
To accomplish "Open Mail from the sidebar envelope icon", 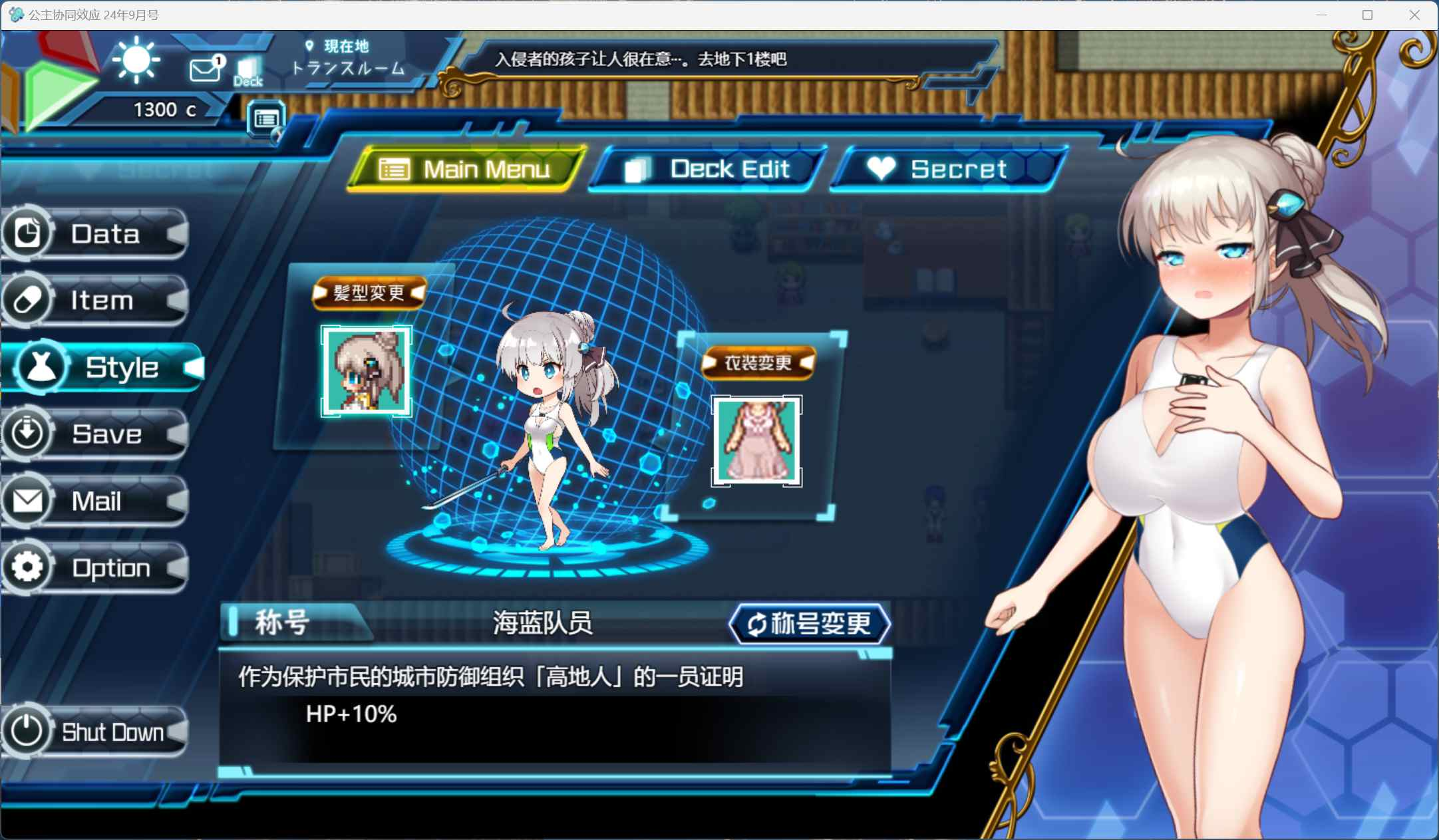I will (28, 501).
